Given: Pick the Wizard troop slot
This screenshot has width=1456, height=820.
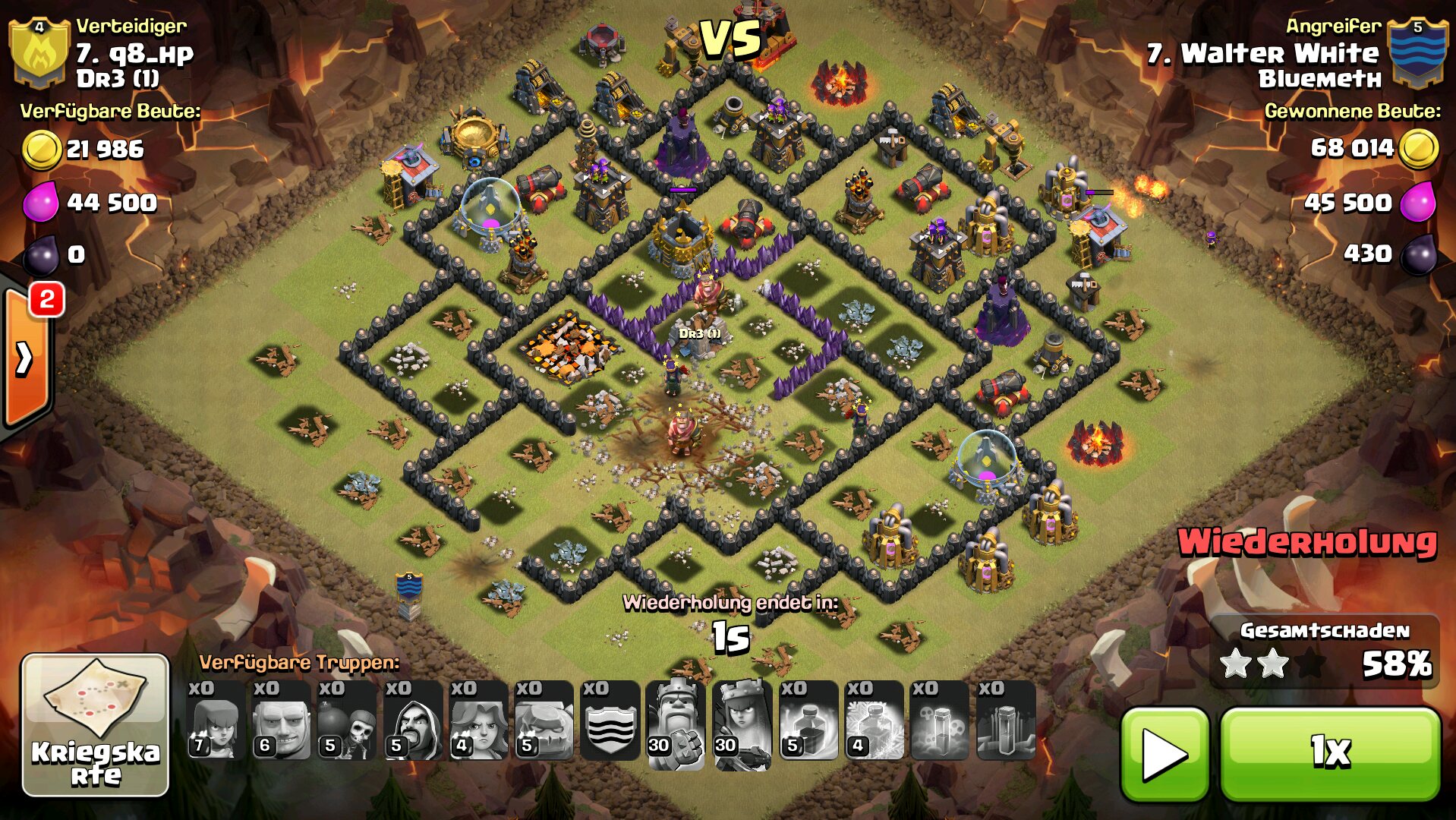Looking at the screenshot, I should point(413,721).
